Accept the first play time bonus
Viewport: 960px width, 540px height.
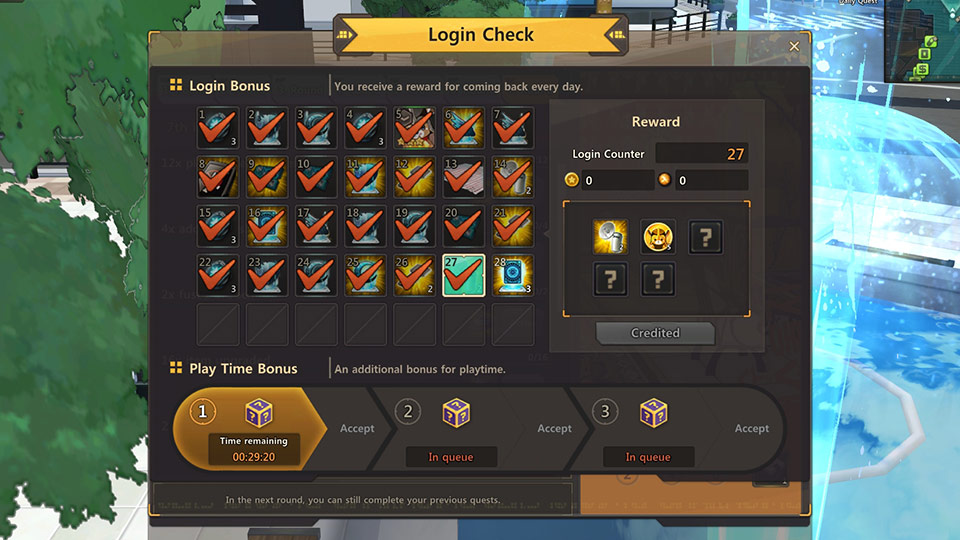click(357, 429)
